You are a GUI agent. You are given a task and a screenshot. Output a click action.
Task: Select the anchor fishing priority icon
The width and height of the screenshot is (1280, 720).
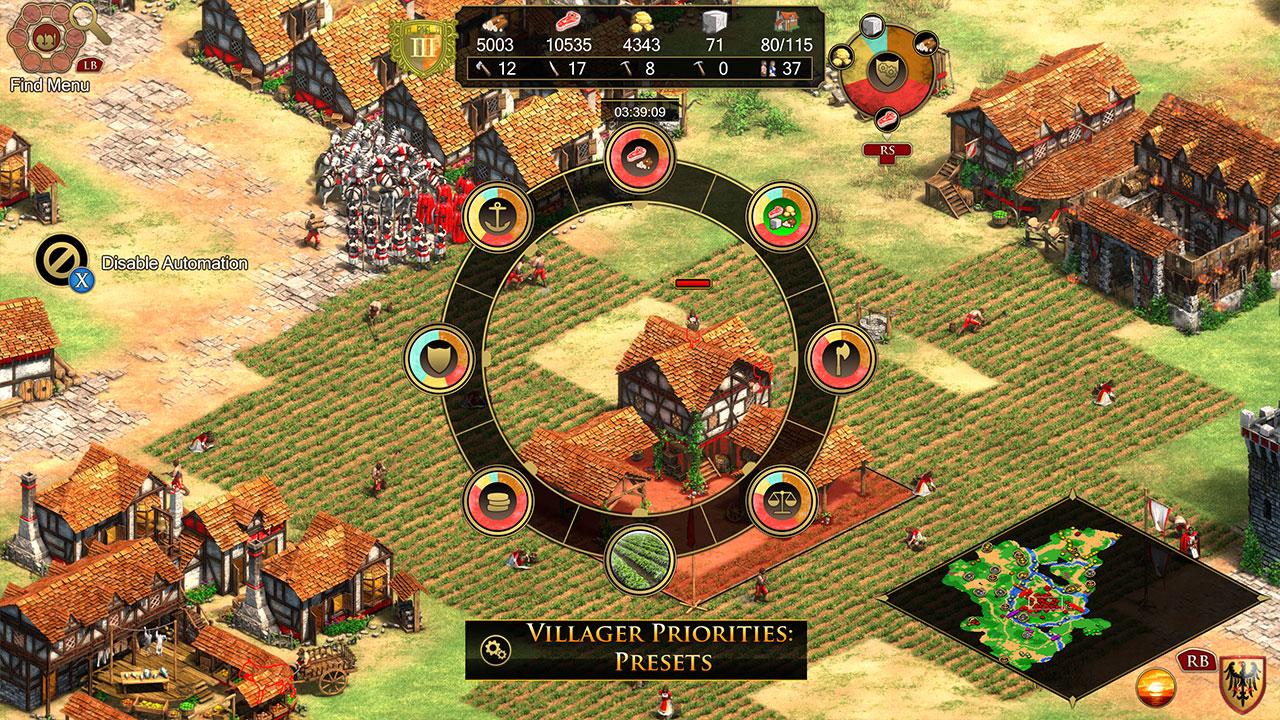coord(500,218)
